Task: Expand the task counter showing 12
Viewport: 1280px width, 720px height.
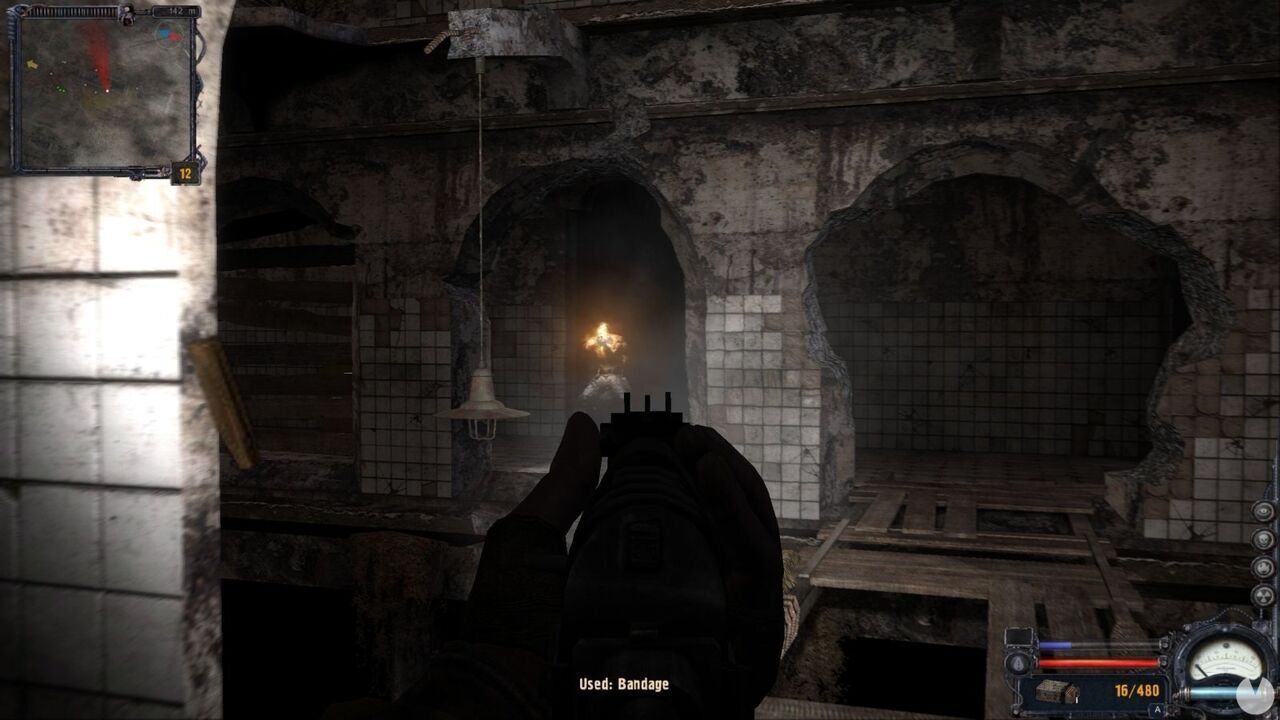Action: click(183, 172)
